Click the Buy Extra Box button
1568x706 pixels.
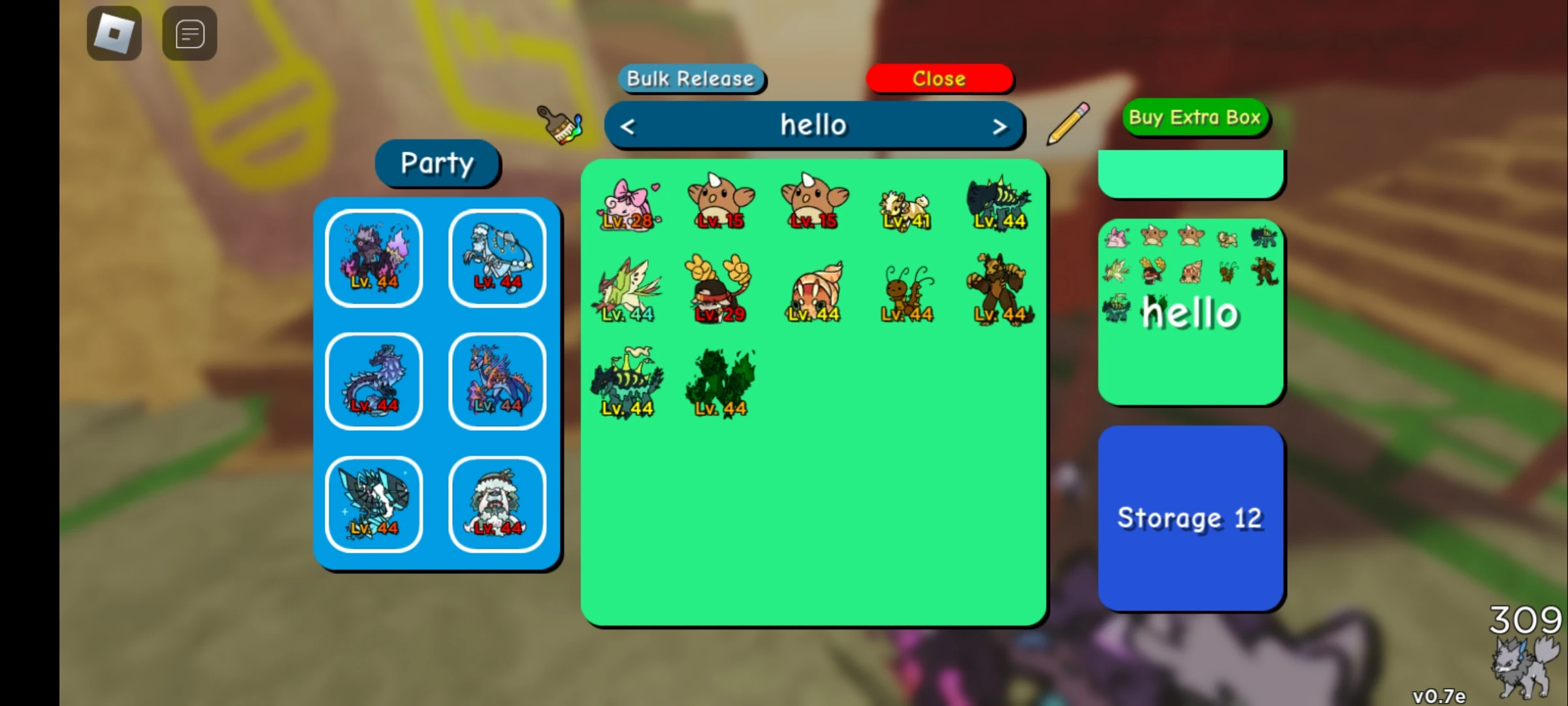click(1196, 118)
